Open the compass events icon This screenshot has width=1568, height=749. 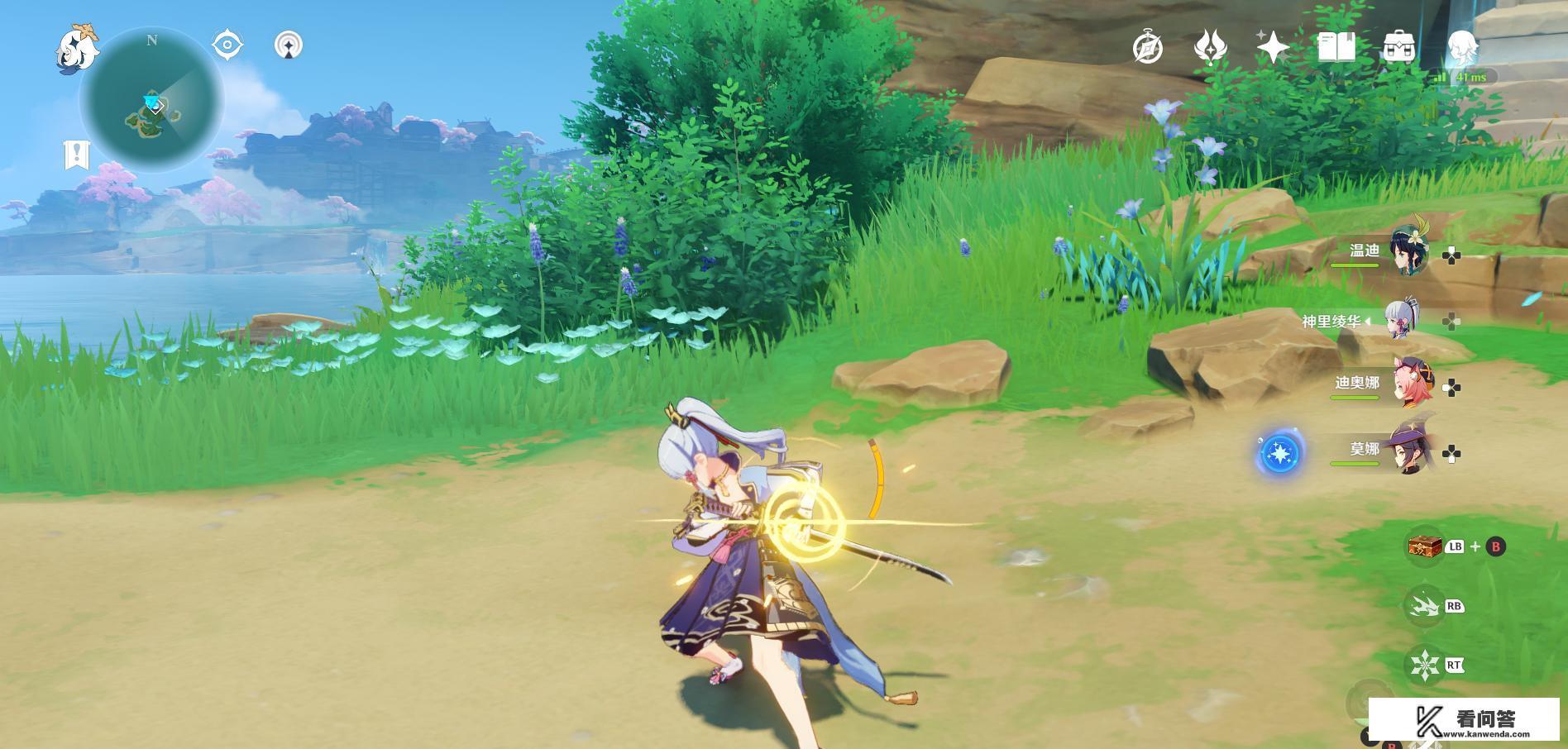coord(1147,48)
